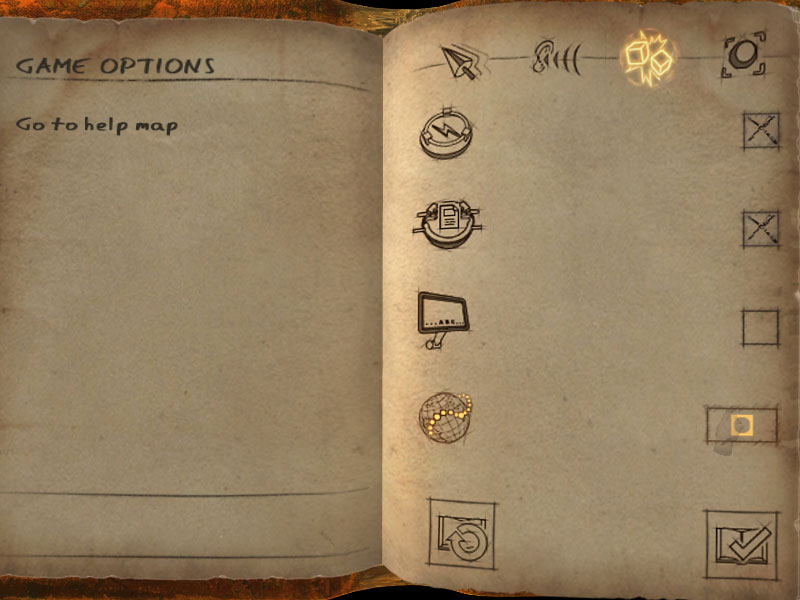Uncheck the lightning switch option checkbox
This screenshot has width=800, height=600.
(x=761, y=131)
